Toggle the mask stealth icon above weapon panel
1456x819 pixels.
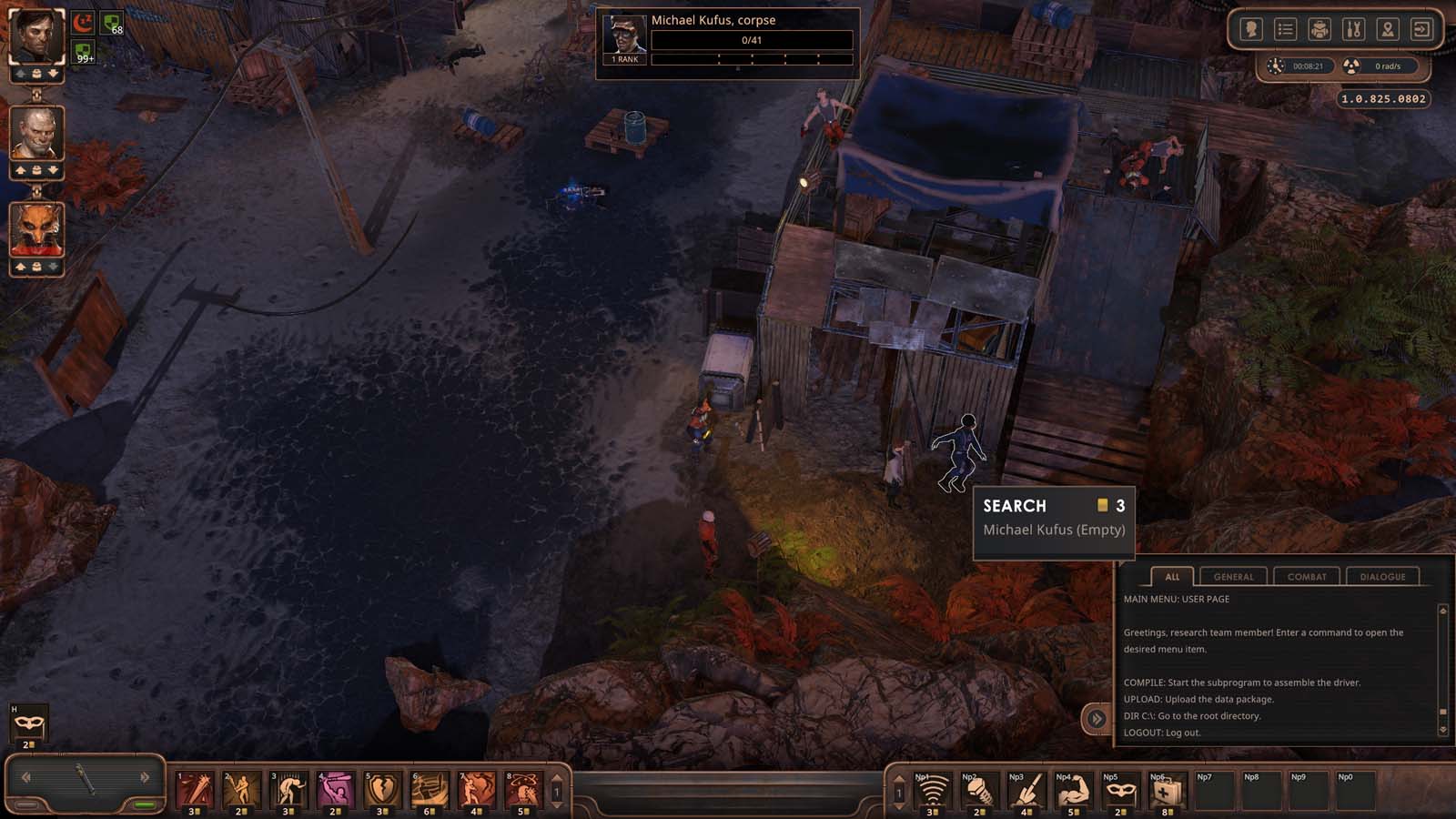tap(28, 723)
